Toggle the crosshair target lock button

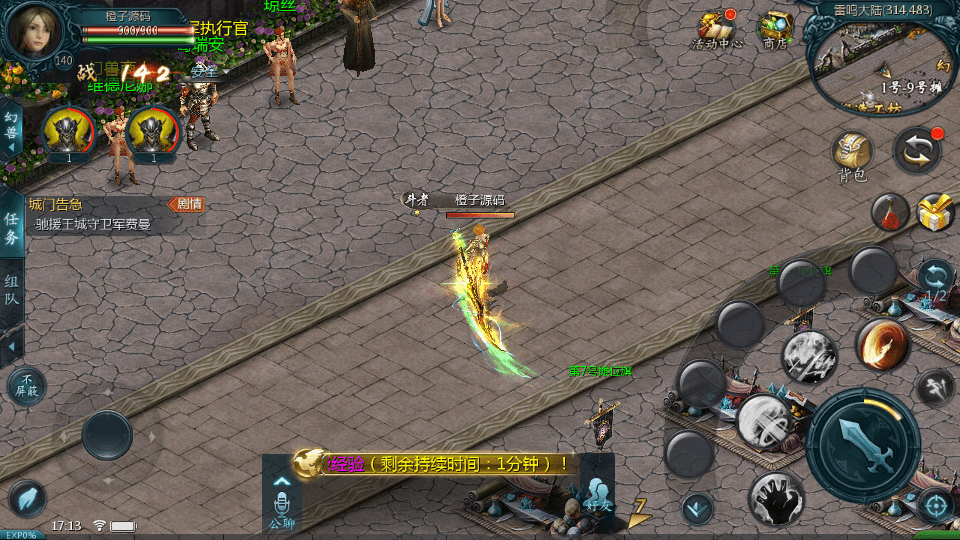(x=936, y=506)
